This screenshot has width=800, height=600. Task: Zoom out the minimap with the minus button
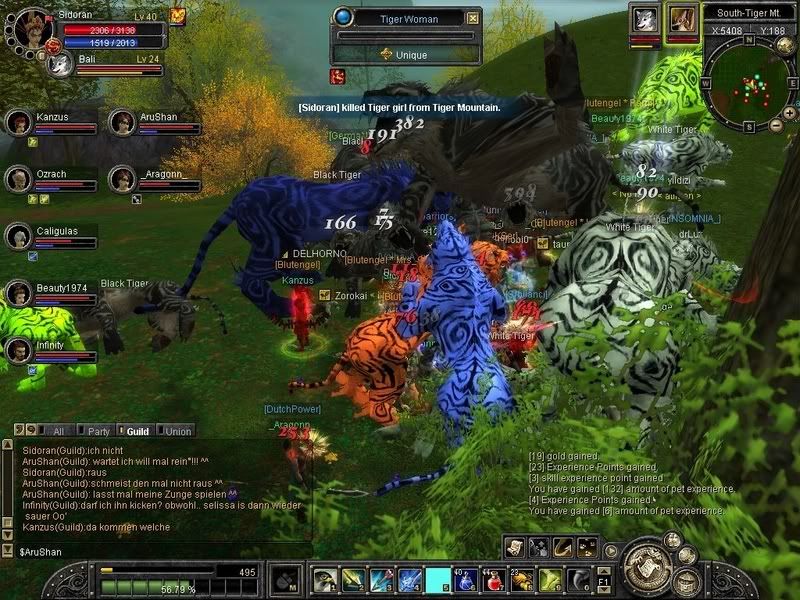click(x=777, y=126)
